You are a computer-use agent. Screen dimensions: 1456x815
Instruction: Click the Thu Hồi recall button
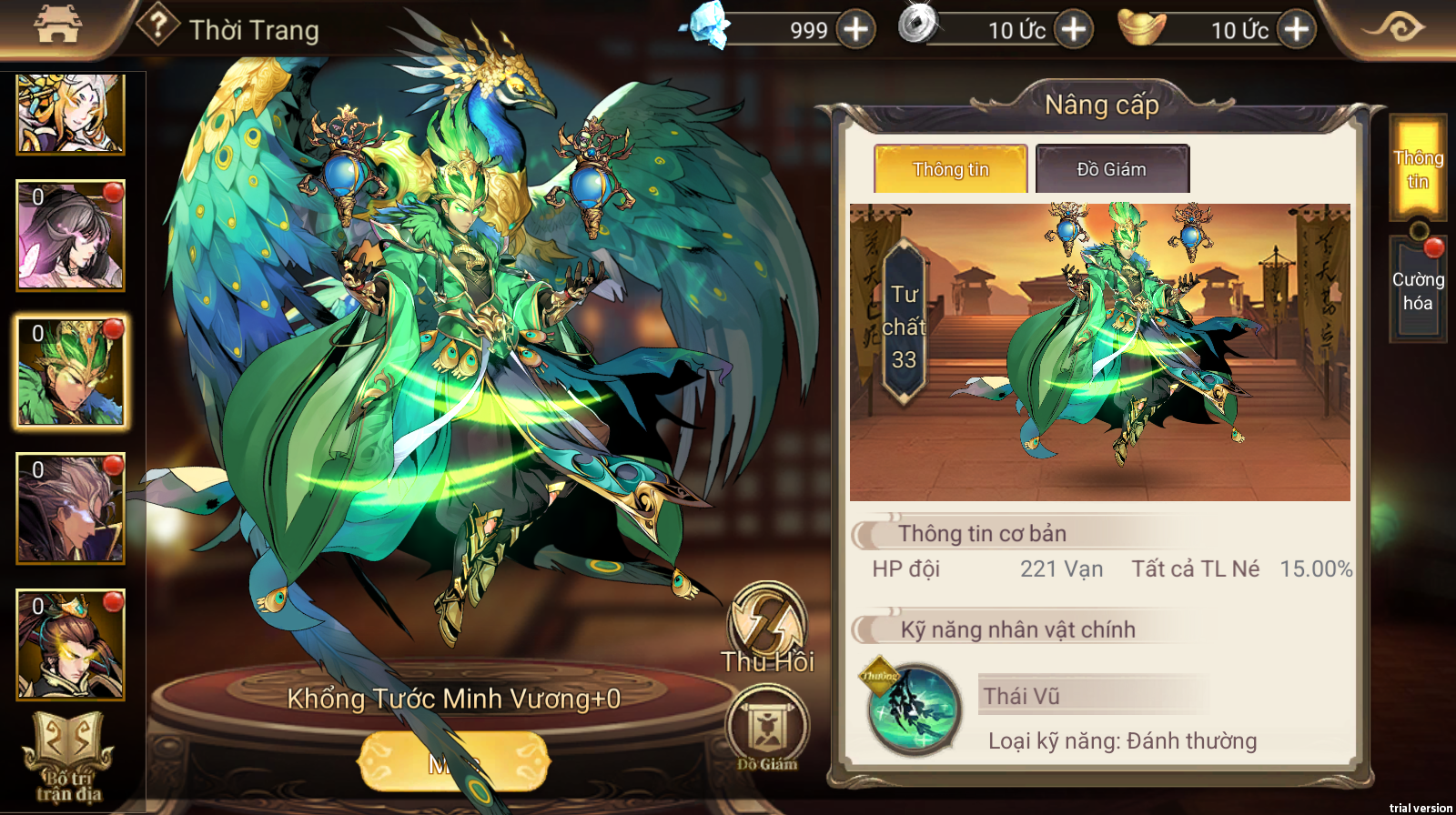click(767, 628)
